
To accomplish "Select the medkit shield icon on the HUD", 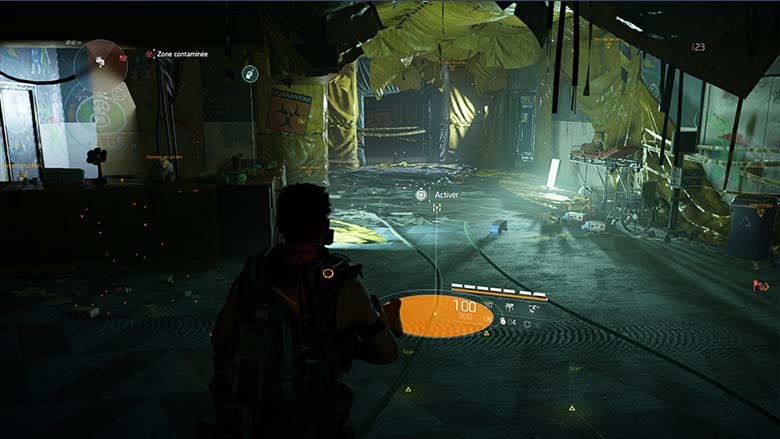I will tap(527, 323).
